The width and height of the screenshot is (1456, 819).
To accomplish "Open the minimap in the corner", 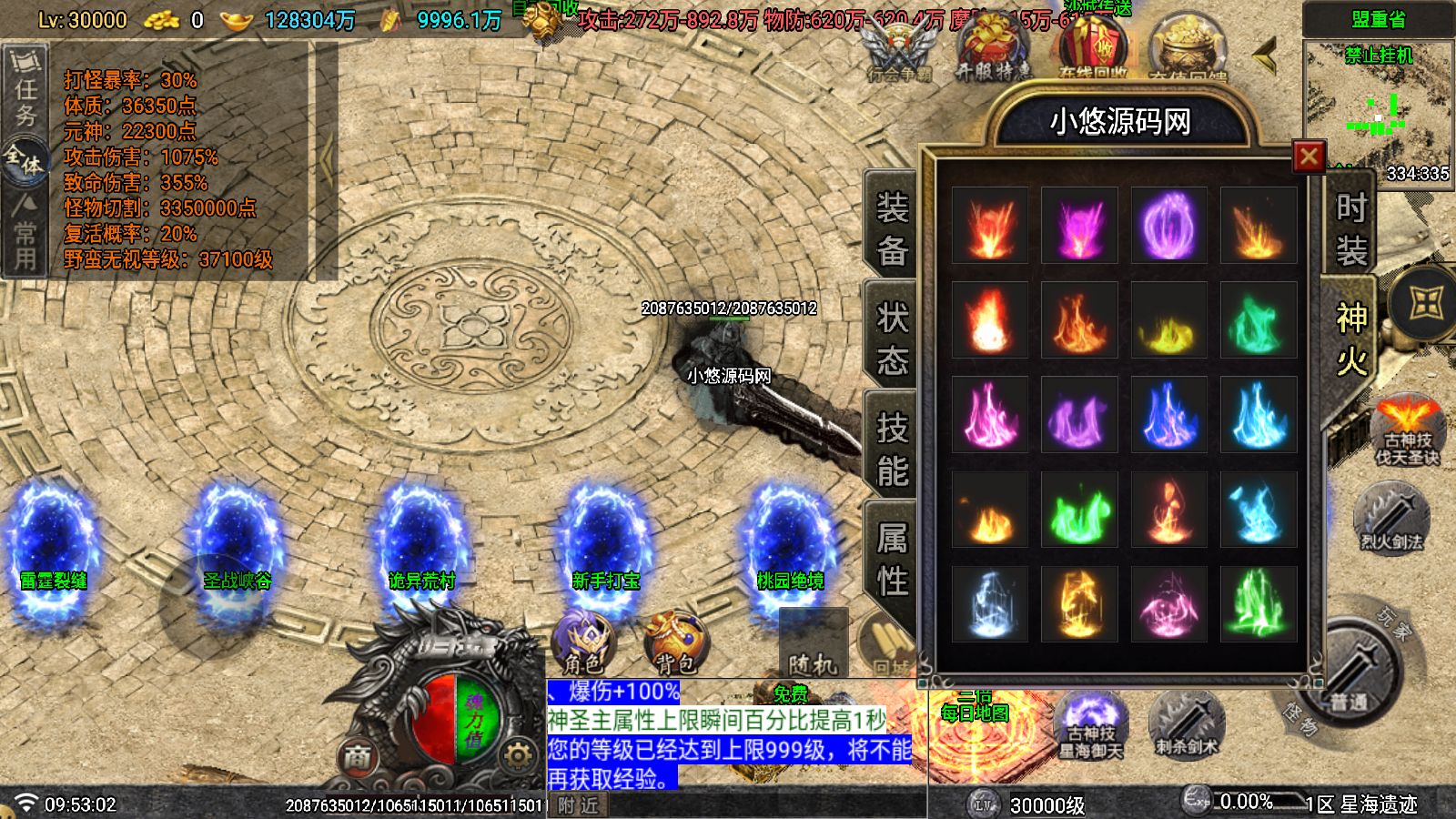I will [x=1378, y=109].
